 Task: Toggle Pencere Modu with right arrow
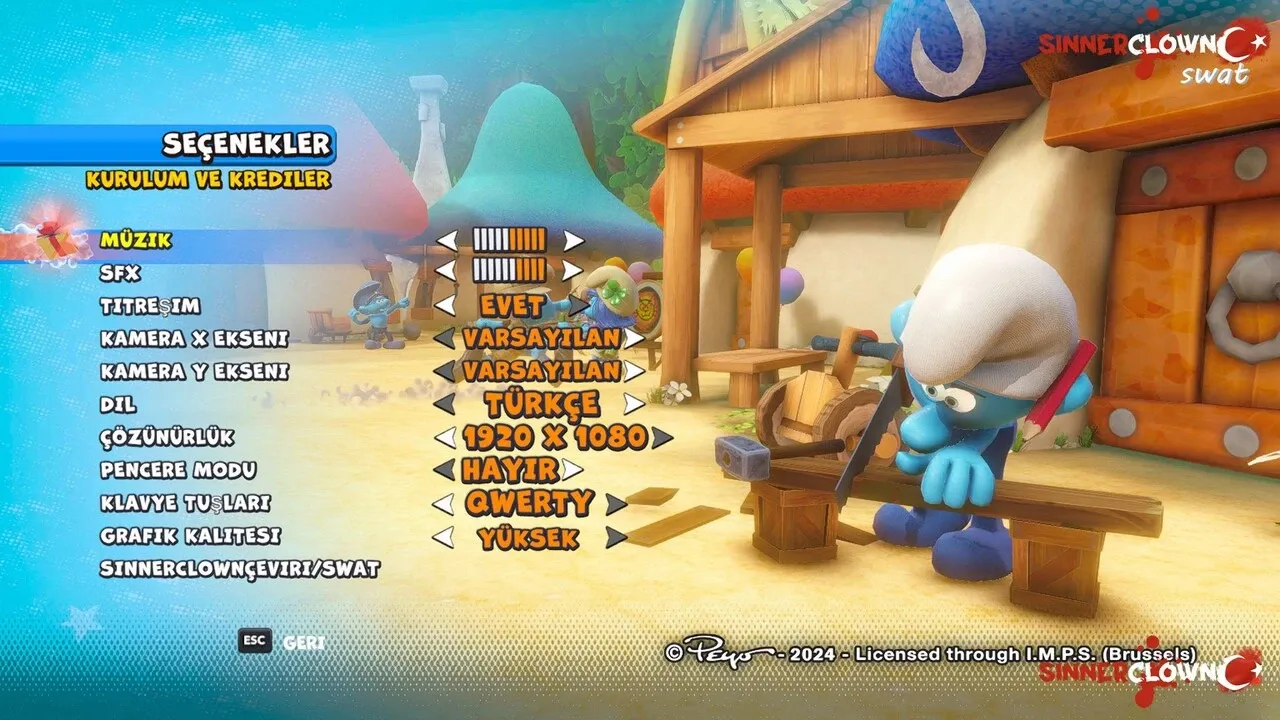click(x=572, y=469)
